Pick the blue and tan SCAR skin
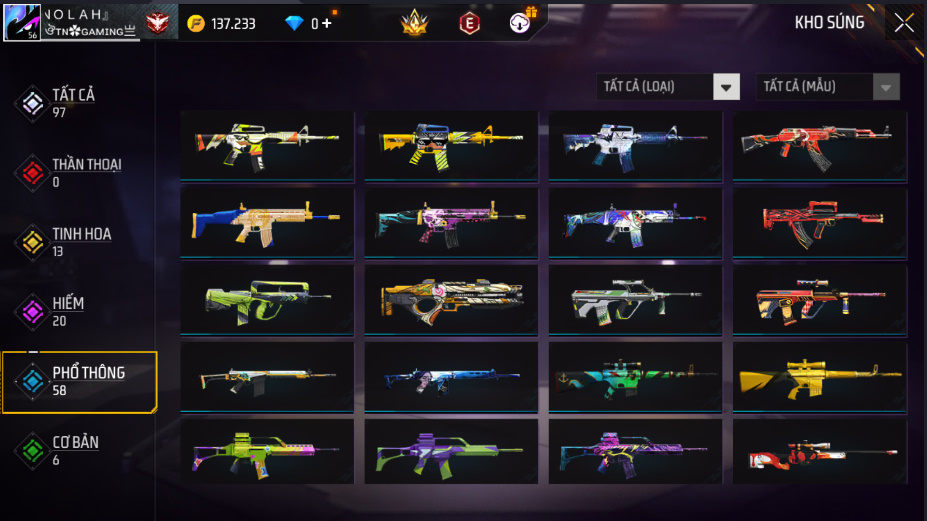 pyautogui.click(x=267, y=222)
